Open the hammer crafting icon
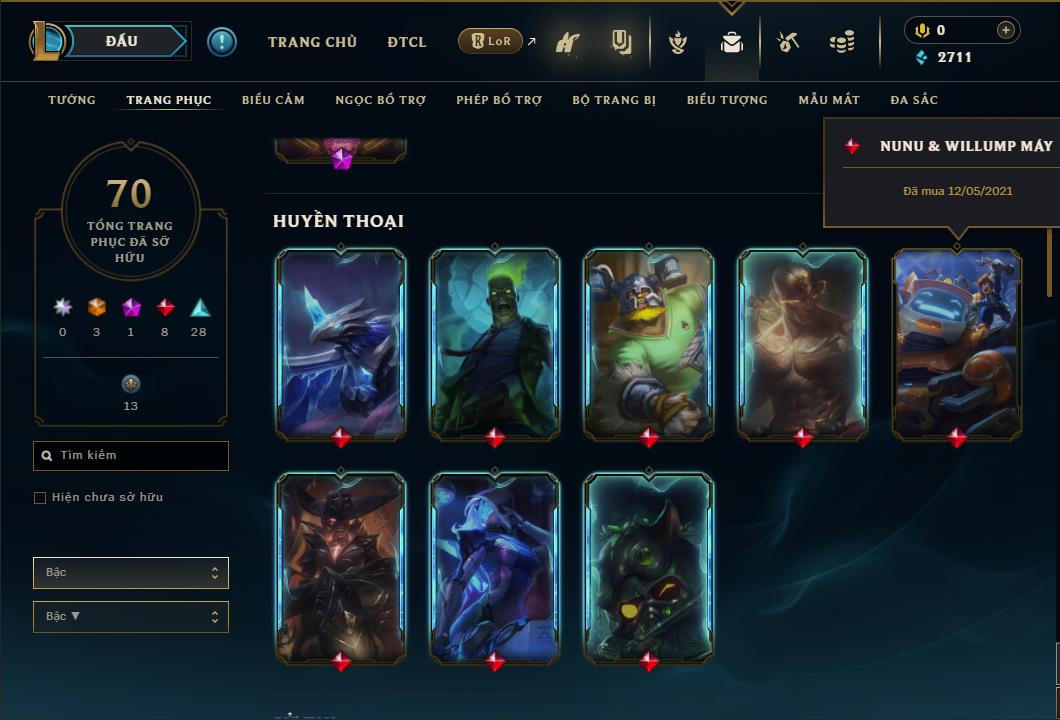Screen dimensions: 1060x720 (788, 42)
